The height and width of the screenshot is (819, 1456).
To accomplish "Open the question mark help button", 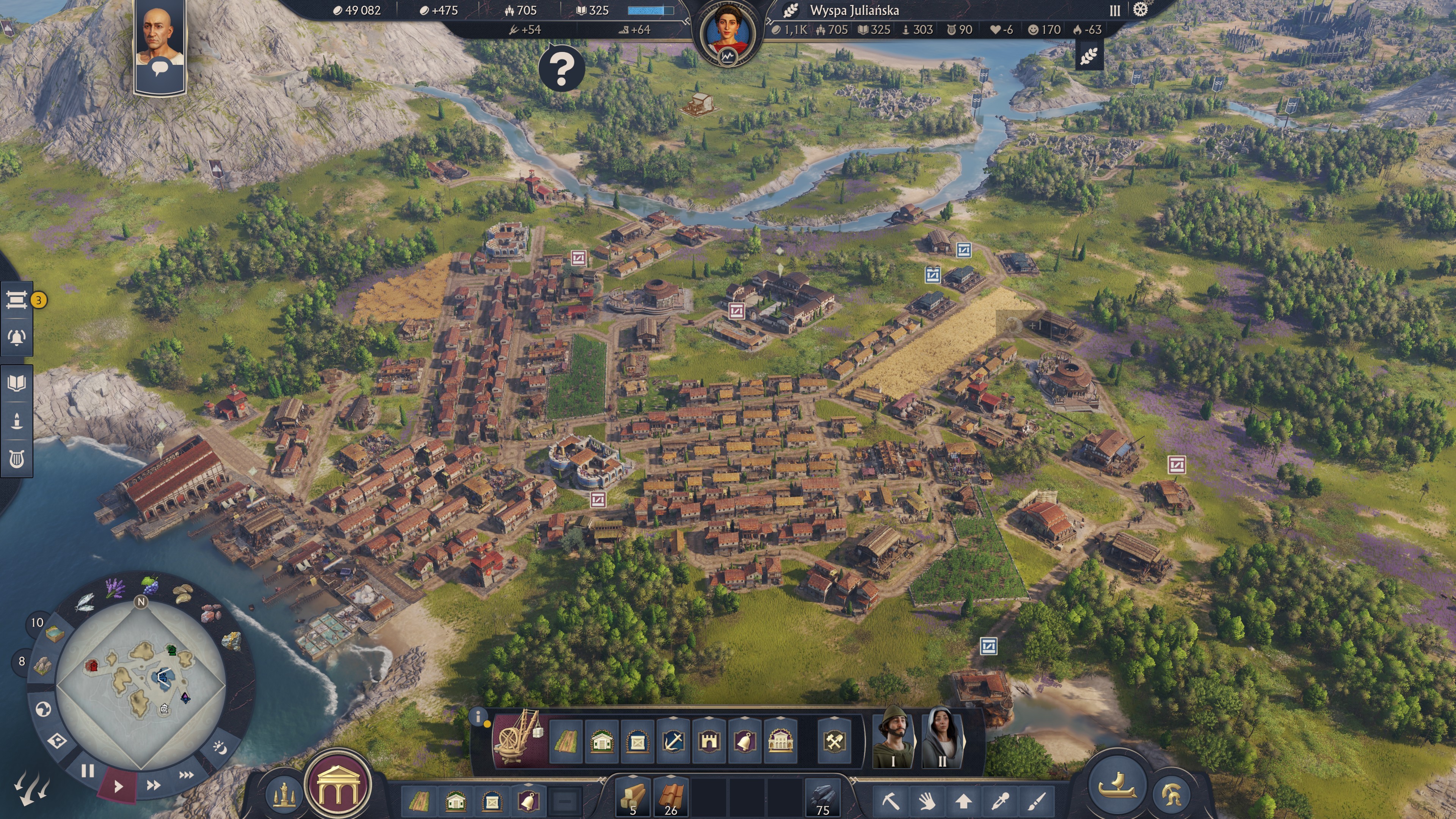I will coord(561,68).
